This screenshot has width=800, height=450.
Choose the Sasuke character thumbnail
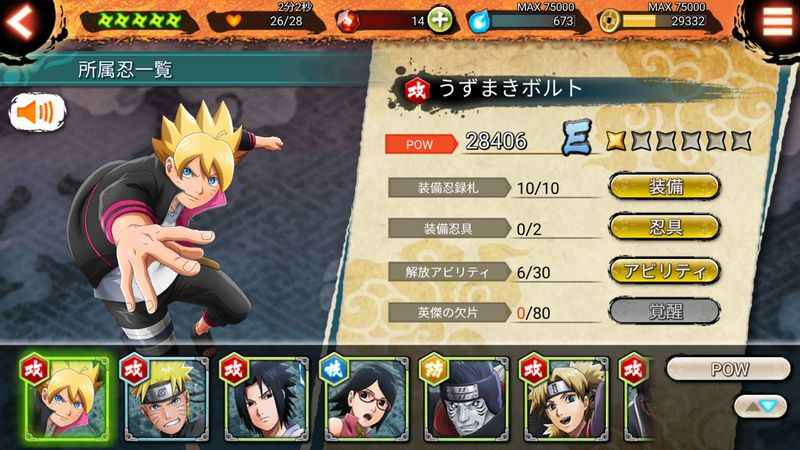tap(264, 398)
